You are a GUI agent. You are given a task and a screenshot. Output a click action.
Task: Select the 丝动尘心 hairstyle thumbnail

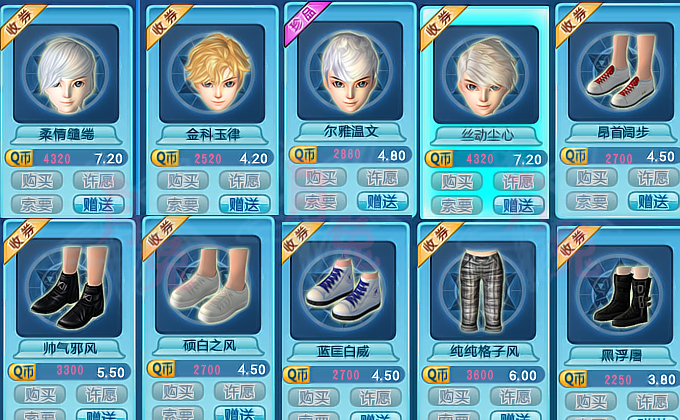tap(485, 75)
